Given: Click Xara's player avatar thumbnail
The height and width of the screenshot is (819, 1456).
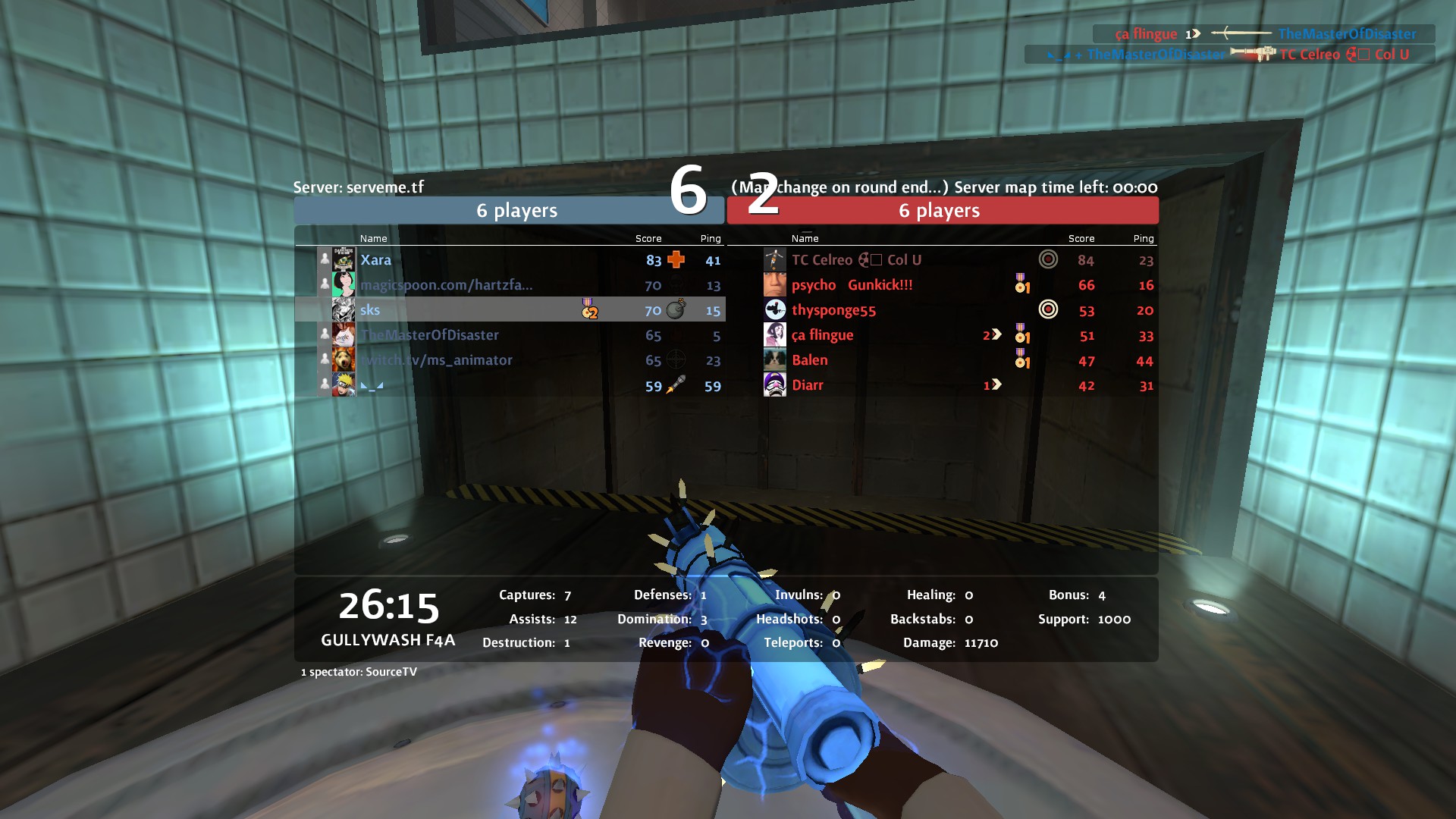Looking at the screenshot, I should [344, 260].
